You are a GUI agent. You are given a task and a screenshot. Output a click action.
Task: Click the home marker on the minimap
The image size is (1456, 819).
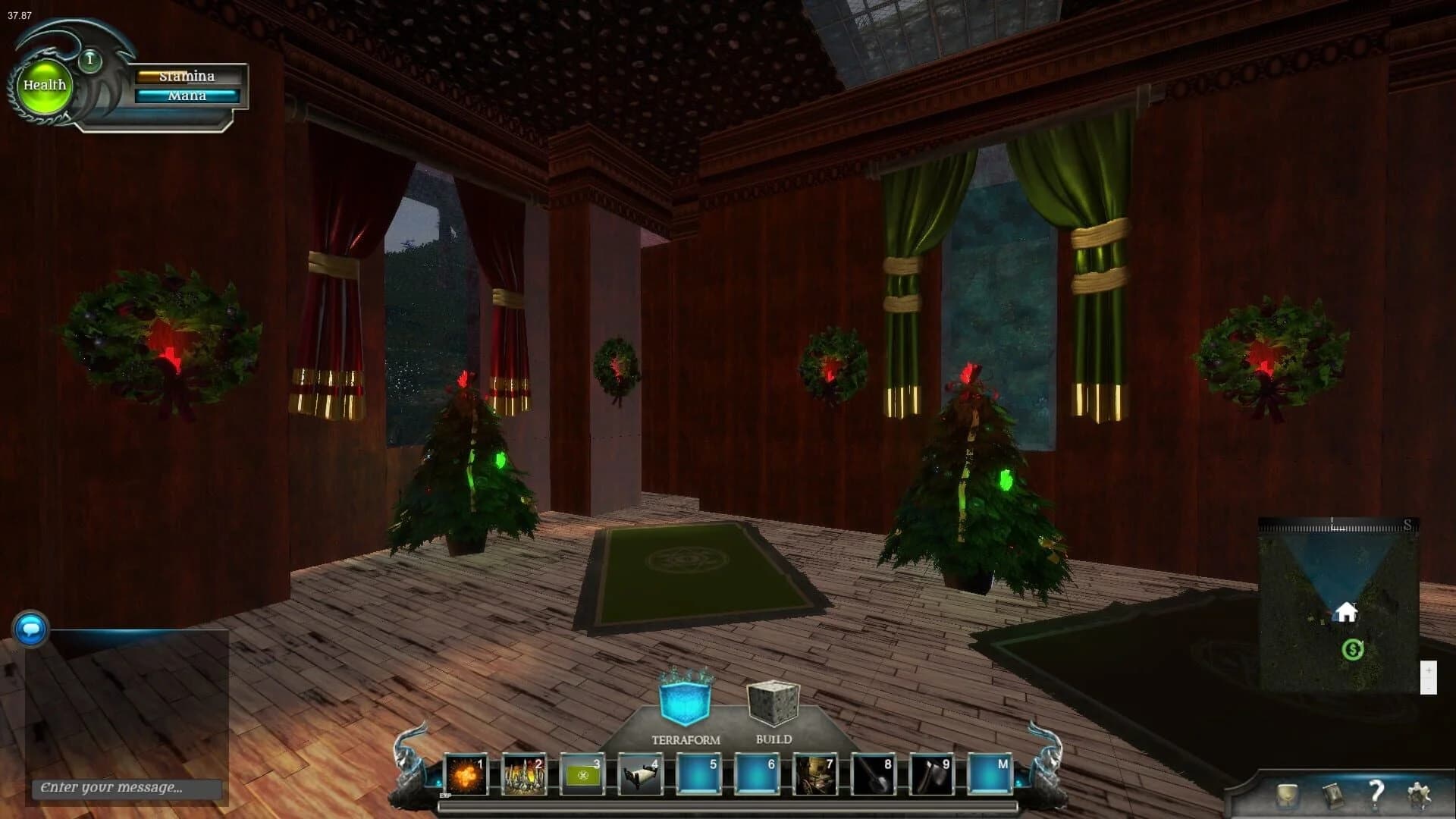click(1348, 611)
